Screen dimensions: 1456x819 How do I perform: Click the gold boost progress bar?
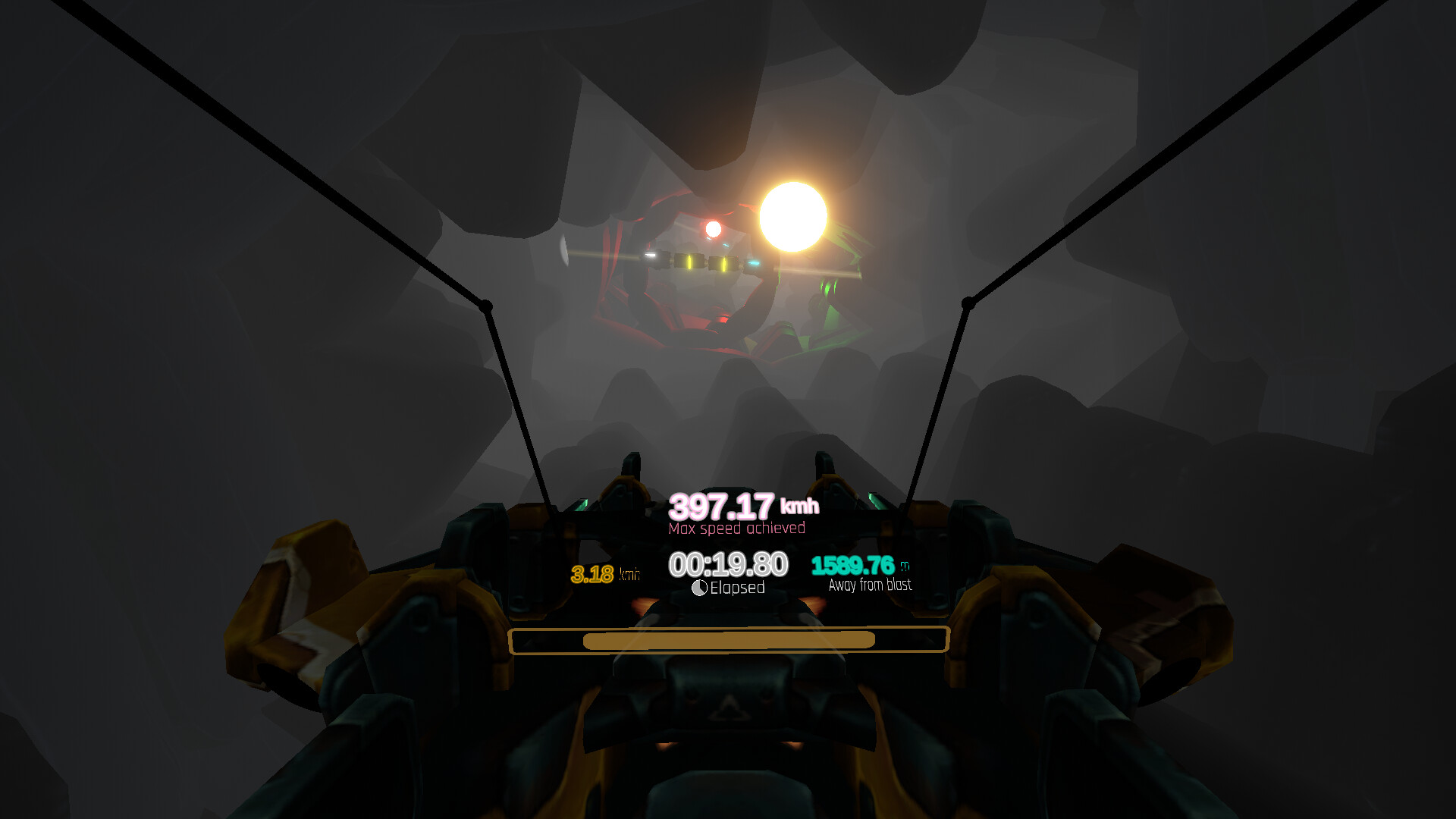click(728, 641)
